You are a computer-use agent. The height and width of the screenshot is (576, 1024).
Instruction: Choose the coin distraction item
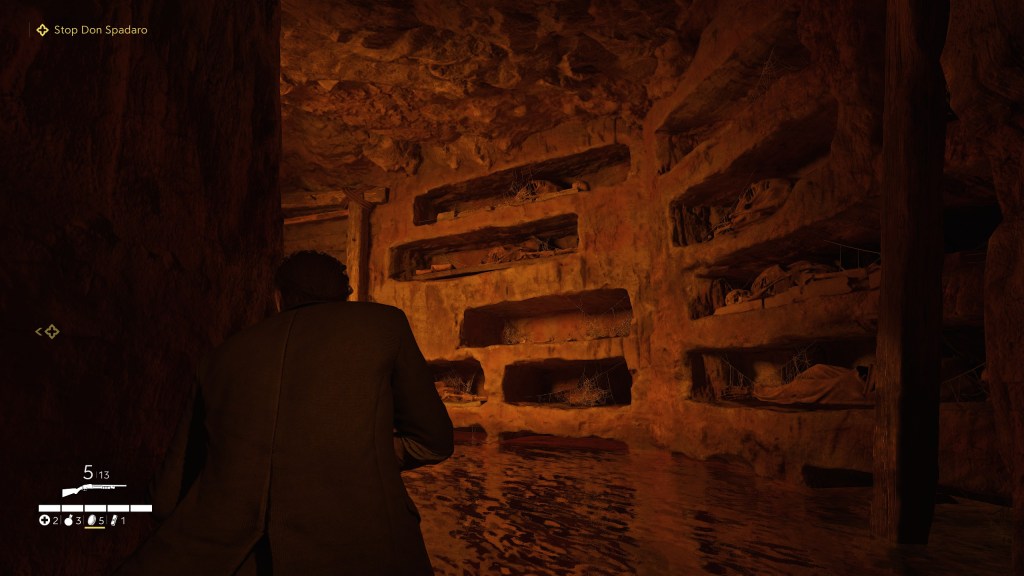click(x=93, y=521)
